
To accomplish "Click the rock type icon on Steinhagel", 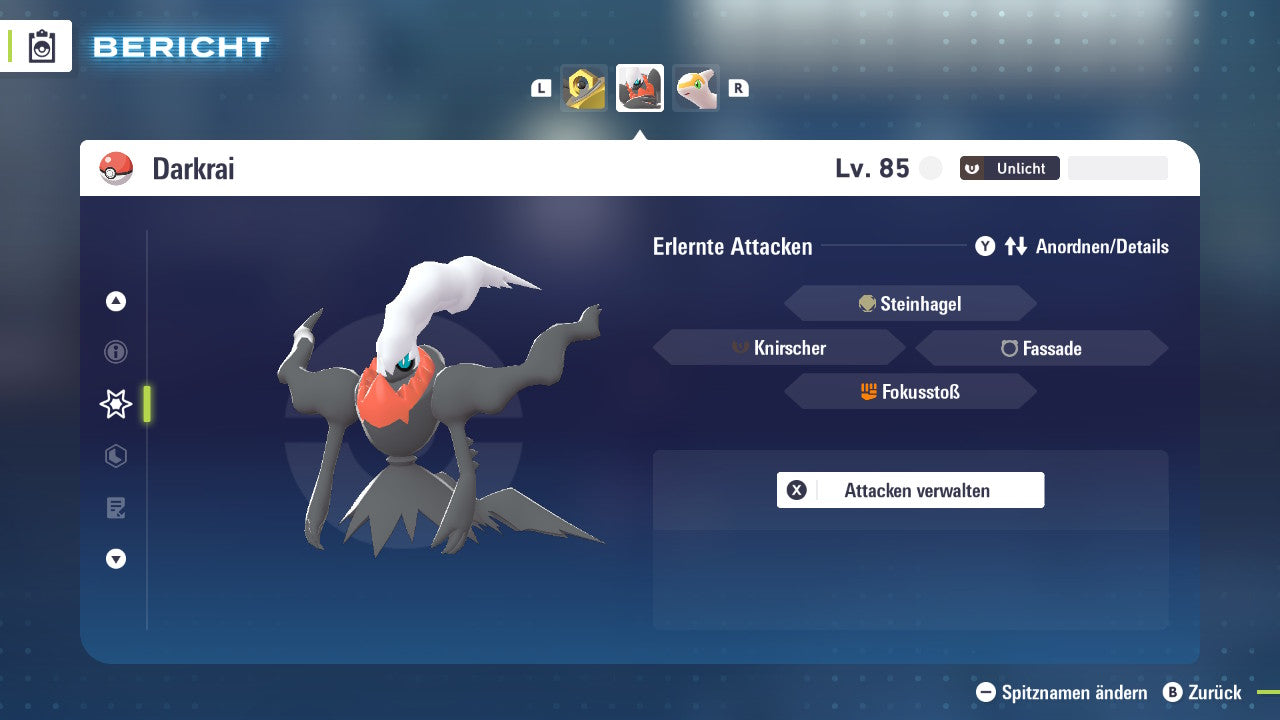I will [866, 303].
